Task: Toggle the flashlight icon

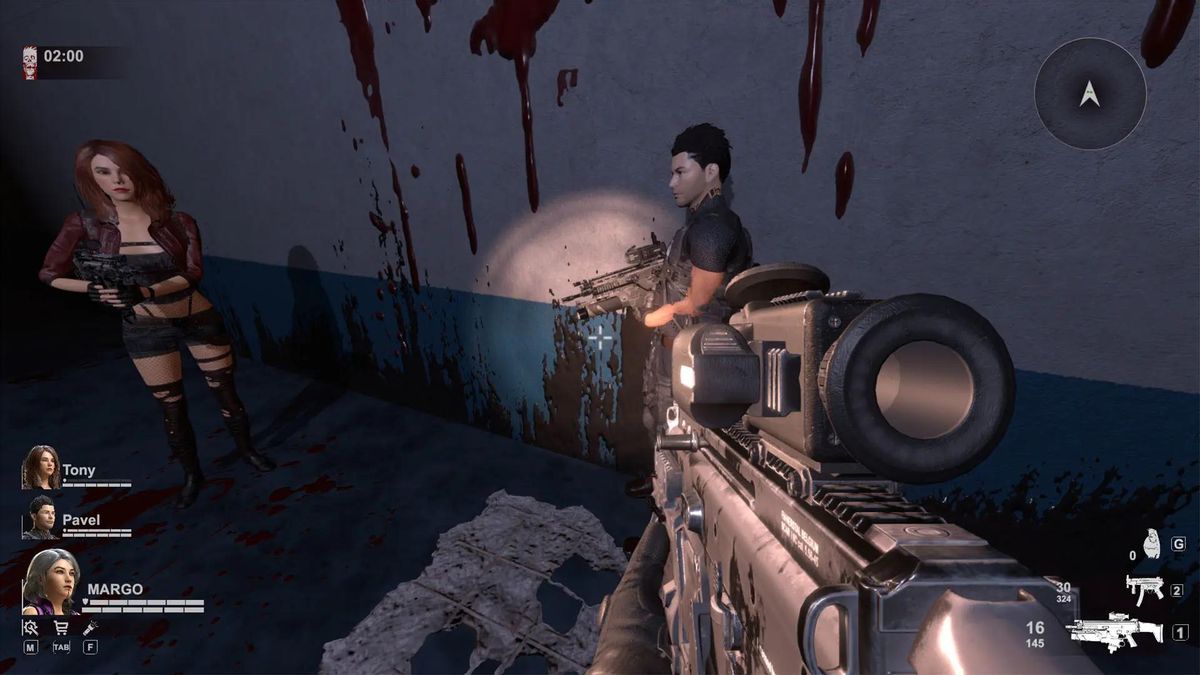Action: (90, 628)
